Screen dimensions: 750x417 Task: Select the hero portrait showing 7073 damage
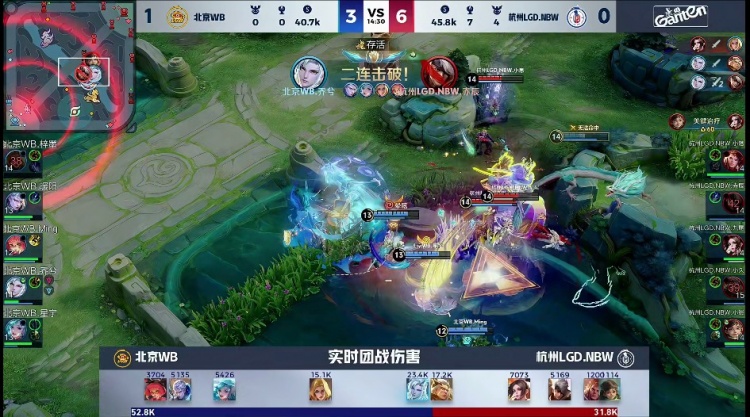518,390
